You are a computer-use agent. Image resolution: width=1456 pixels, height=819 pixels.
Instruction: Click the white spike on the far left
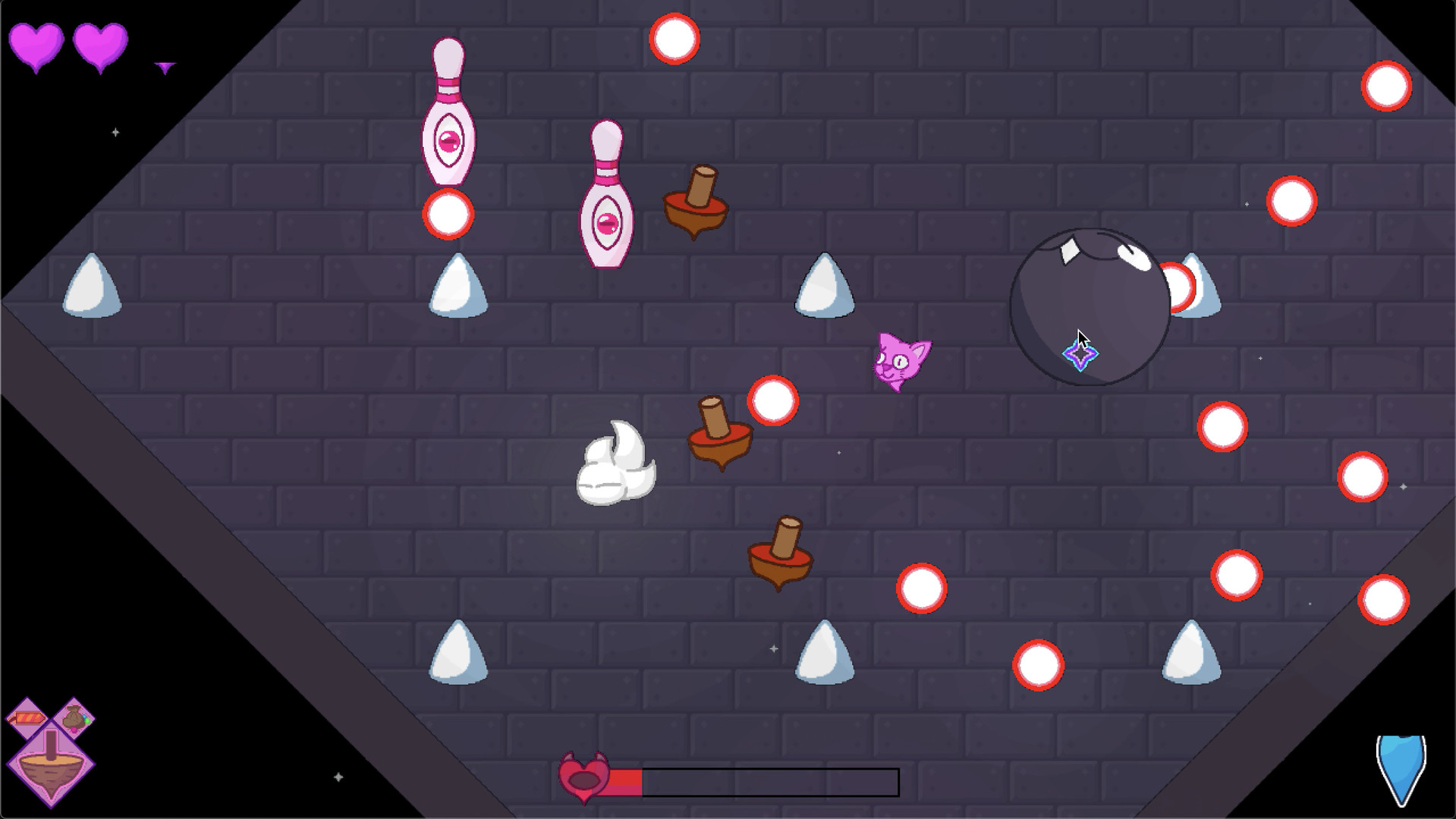[x=91, y=288]
